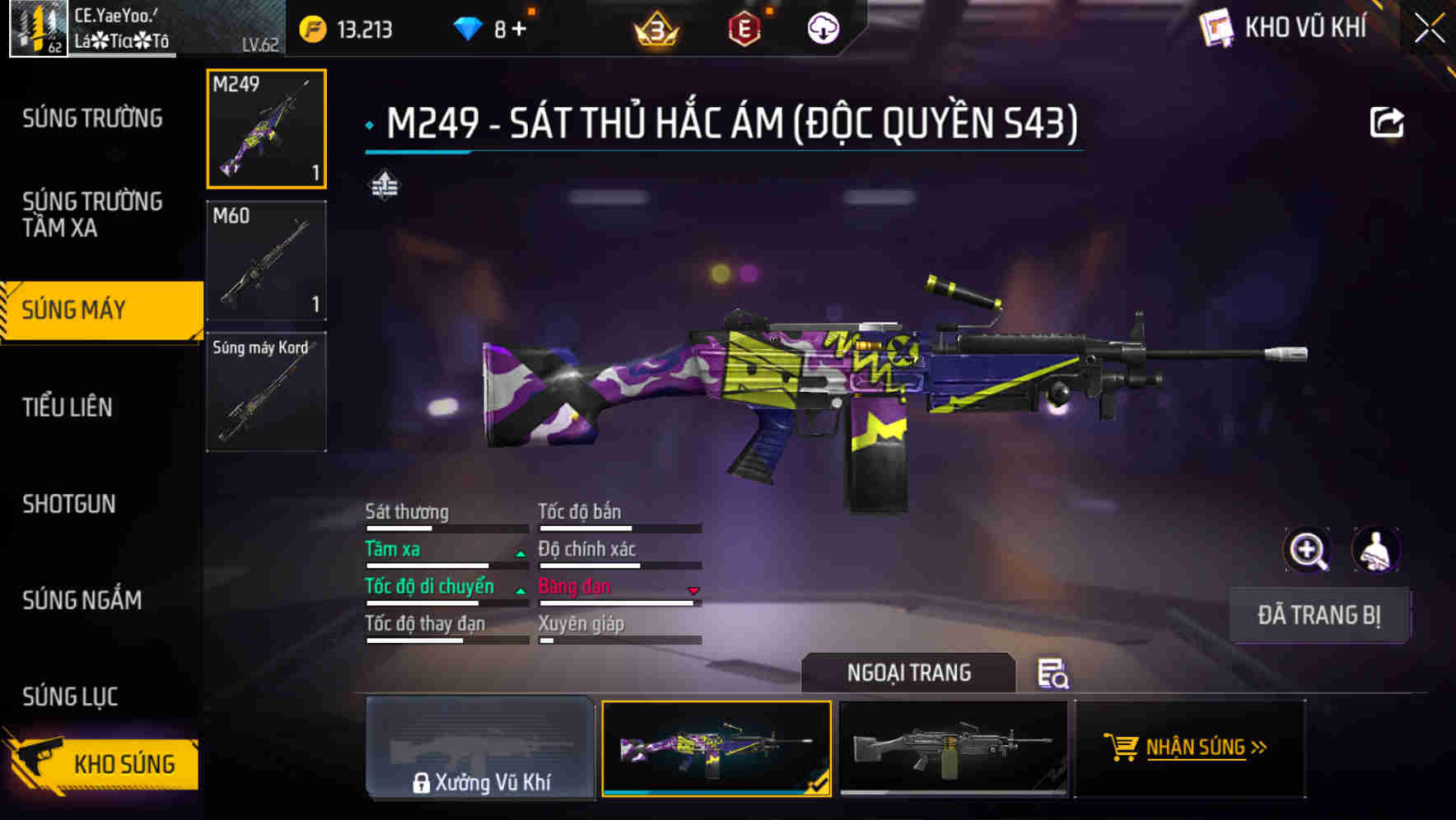
Task: Select the magnifier icon to inspect weapon
Action: [x=1307, y=550]
